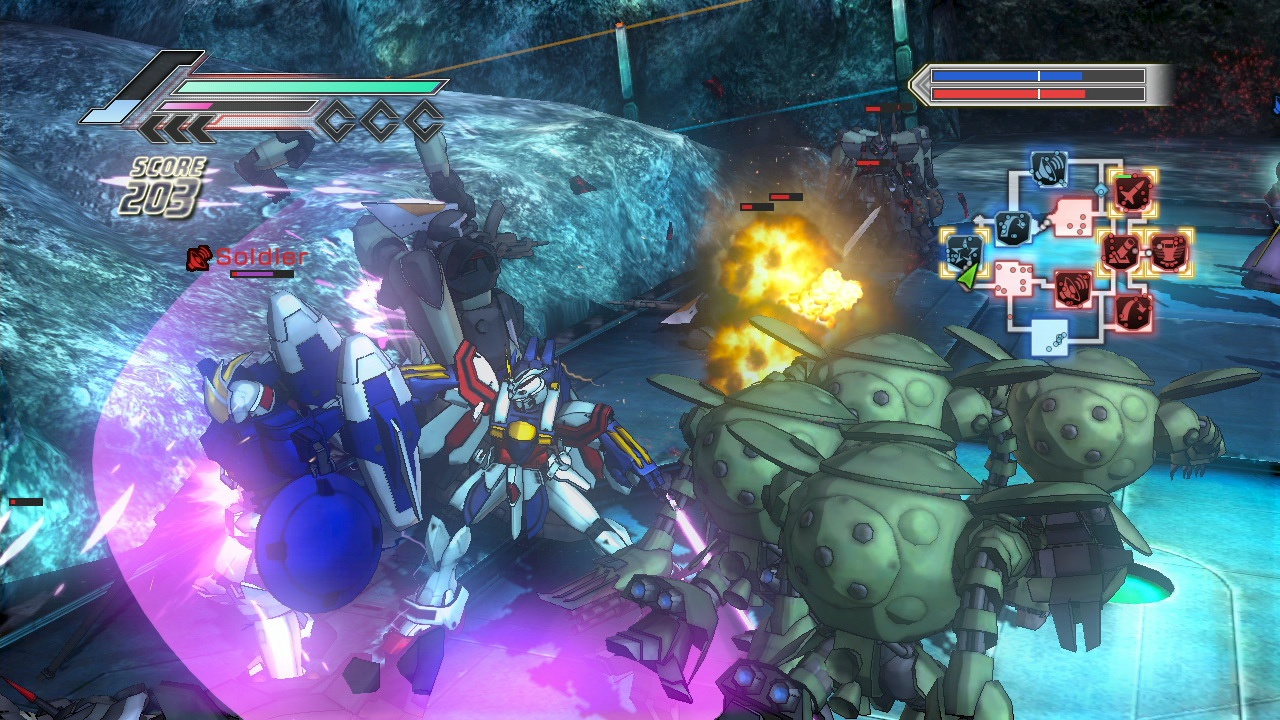
Task: Pick the blue star field on the map
Action: [x=965, y=249]
